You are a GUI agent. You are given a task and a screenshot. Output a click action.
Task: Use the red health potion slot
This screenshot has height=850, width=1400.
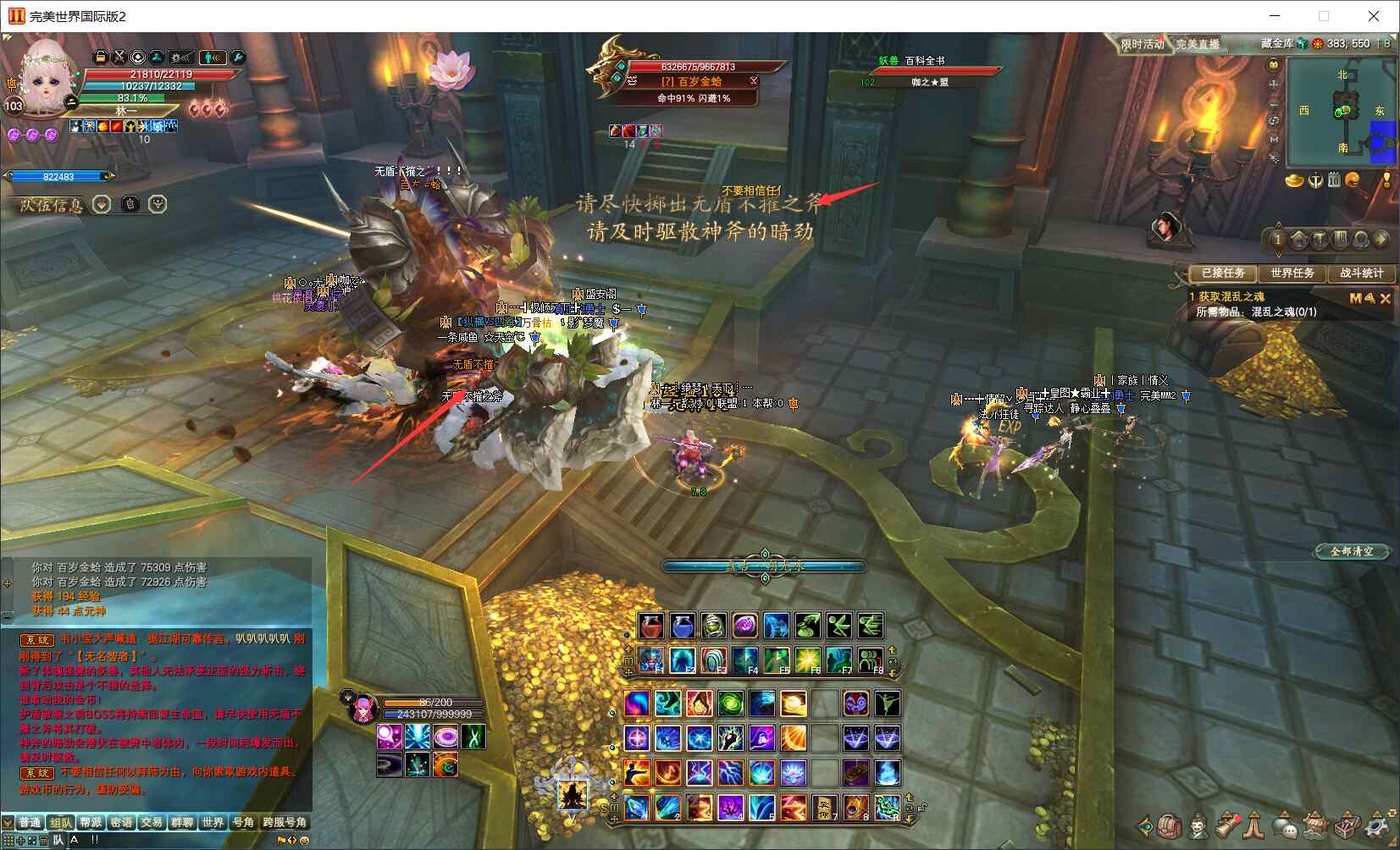click(x=650, y=626)
